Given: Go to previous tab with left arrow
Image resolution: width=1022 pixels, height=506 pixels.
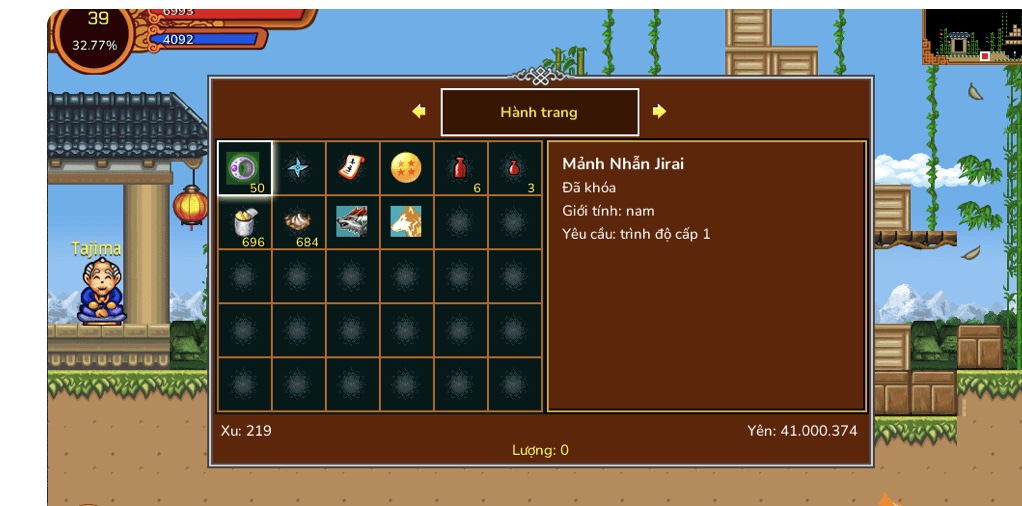Looking at the screenshot, I should (419, 112).
